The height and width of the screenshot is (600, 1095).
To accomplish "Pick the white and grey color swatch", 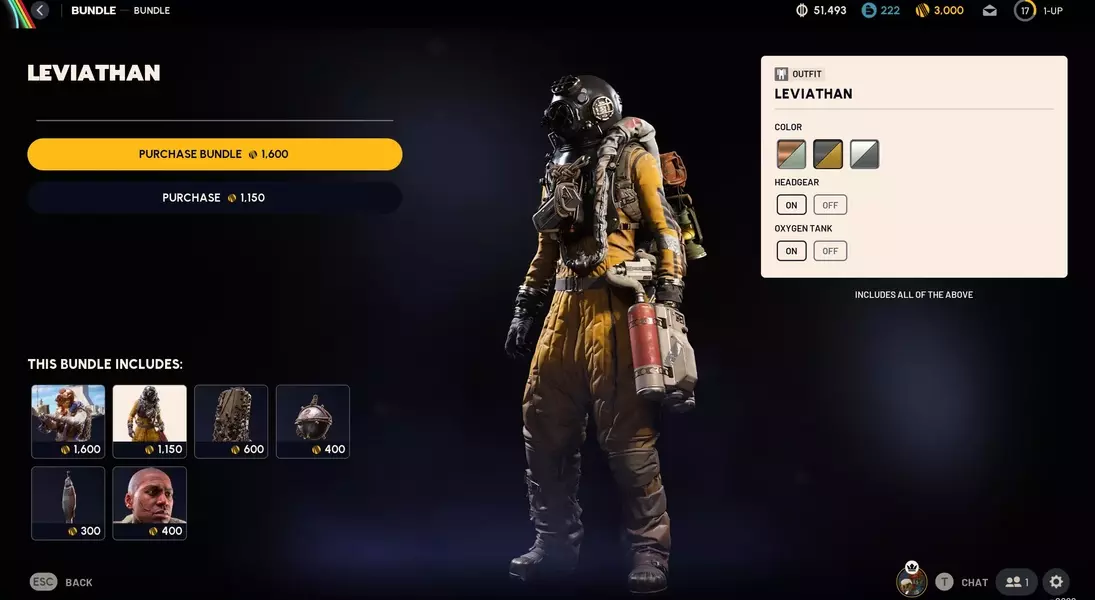I will [x=864, y=154].
